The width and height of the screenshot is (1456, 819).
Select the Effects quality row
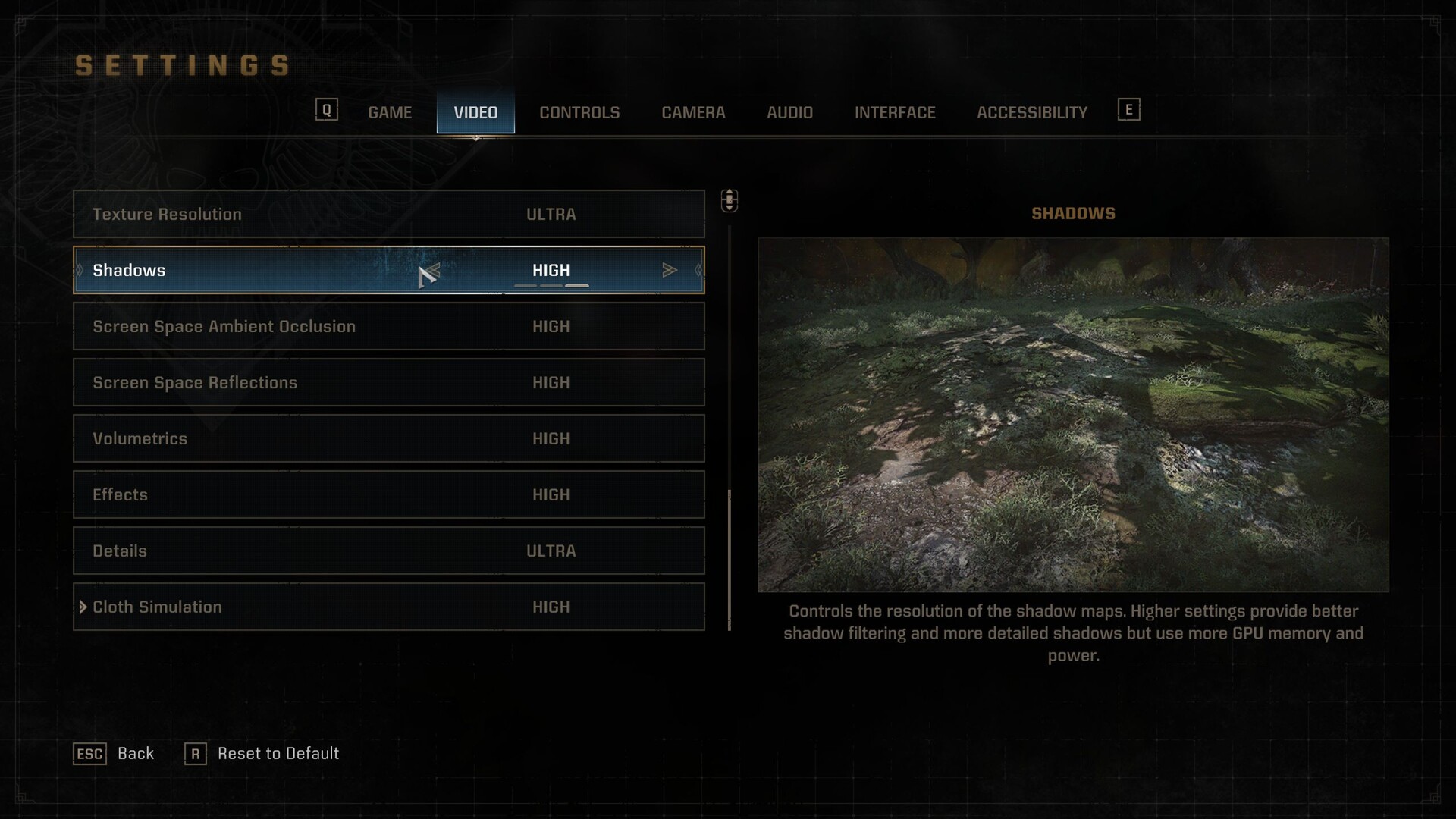click(x=388, y=494)
